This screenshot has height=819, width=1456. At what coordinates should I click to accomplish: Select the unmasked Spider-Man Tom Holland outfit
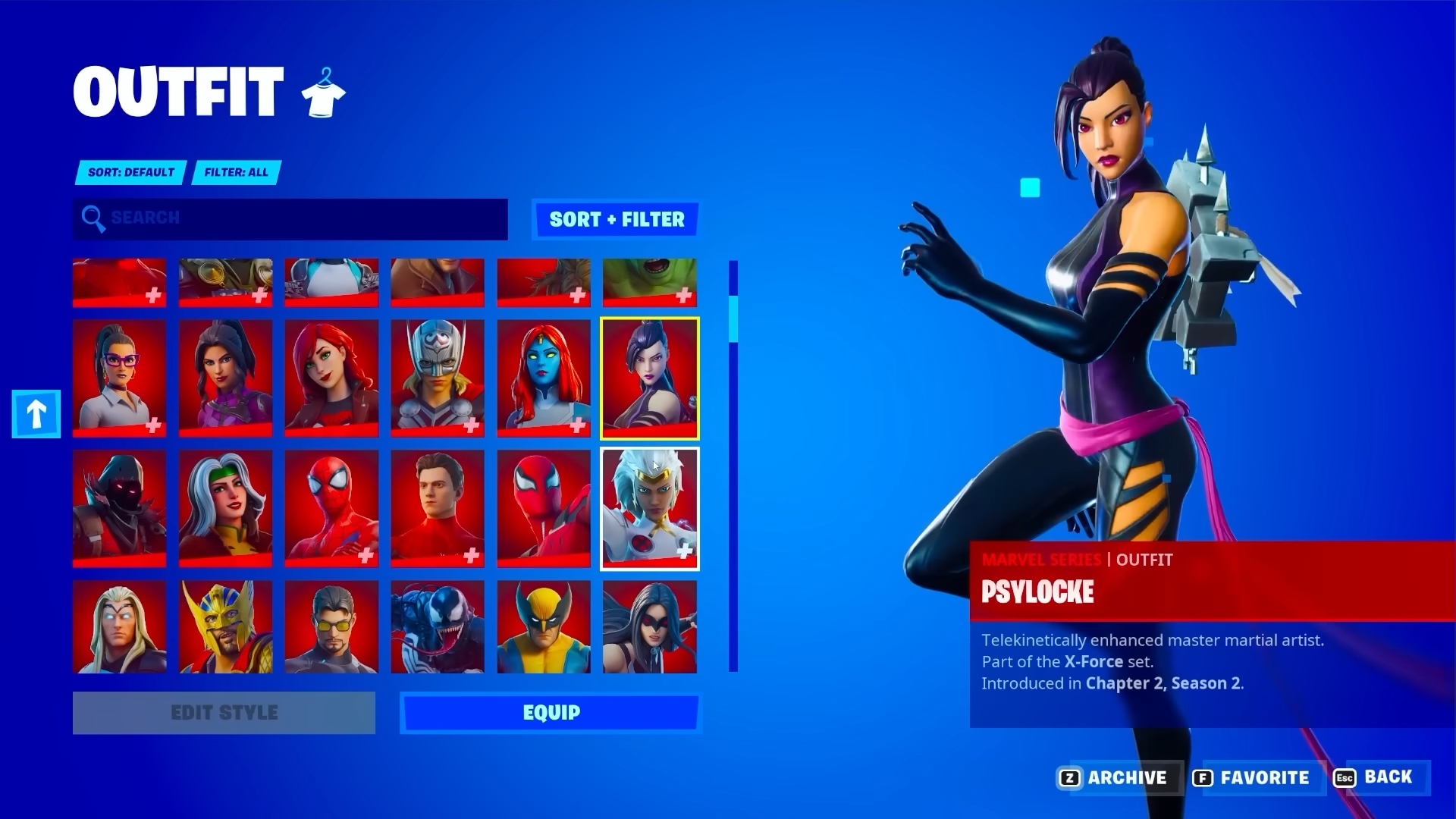click(438, 508)
